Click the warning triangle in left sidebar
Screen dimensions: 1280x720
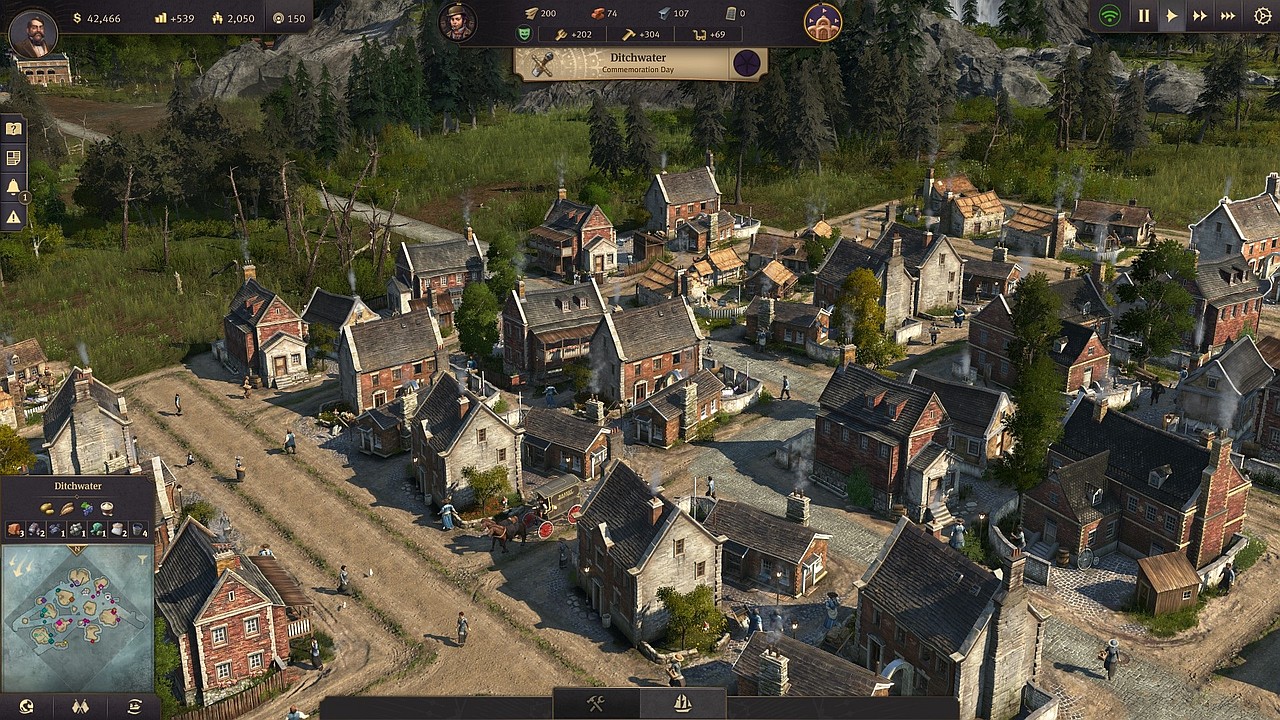12,216
